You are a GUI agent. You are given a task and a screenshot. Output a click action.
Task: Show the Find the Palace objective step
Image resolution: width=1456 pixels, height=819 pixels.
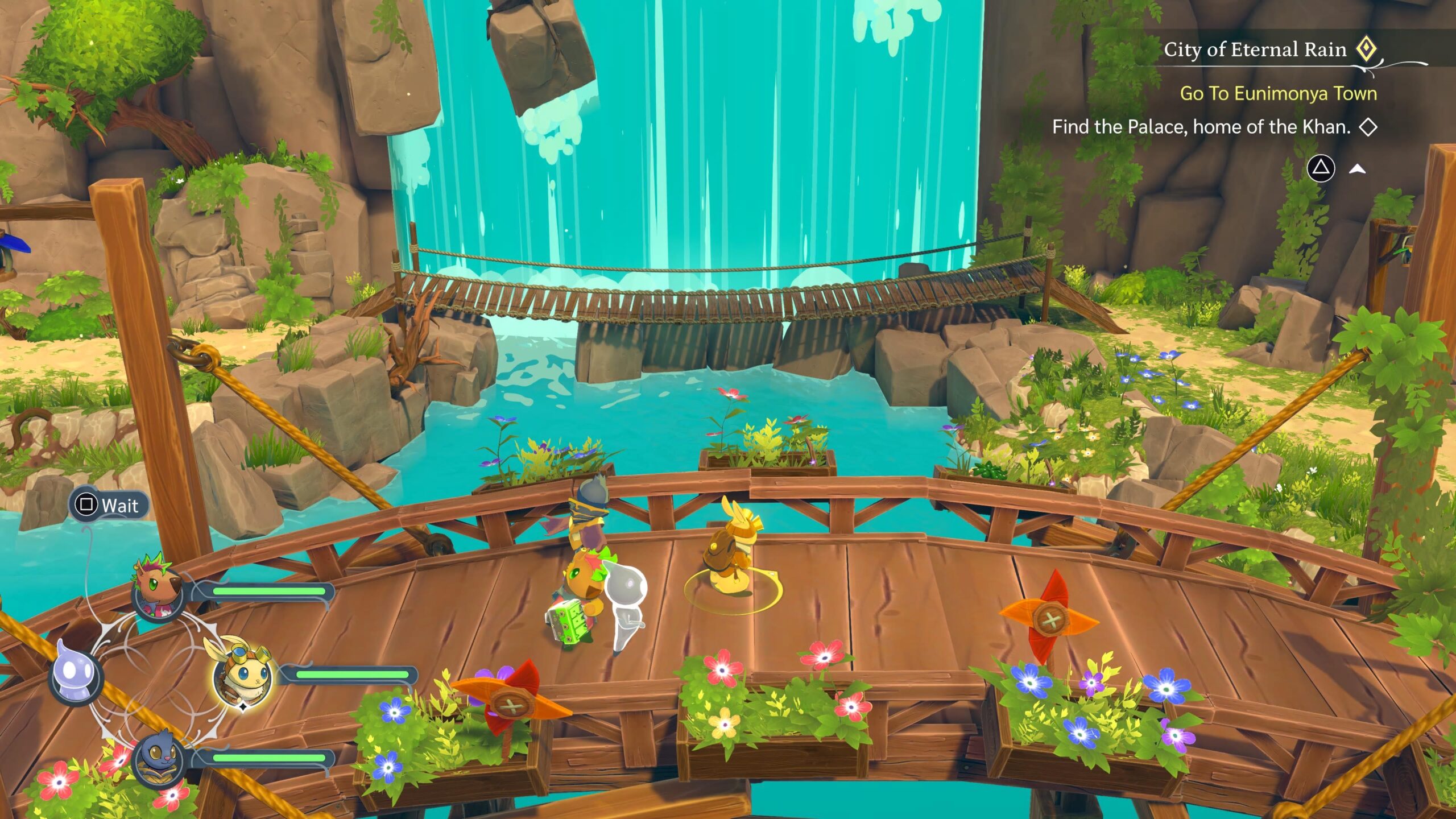pyautogui.click(x=1201, y=127)
